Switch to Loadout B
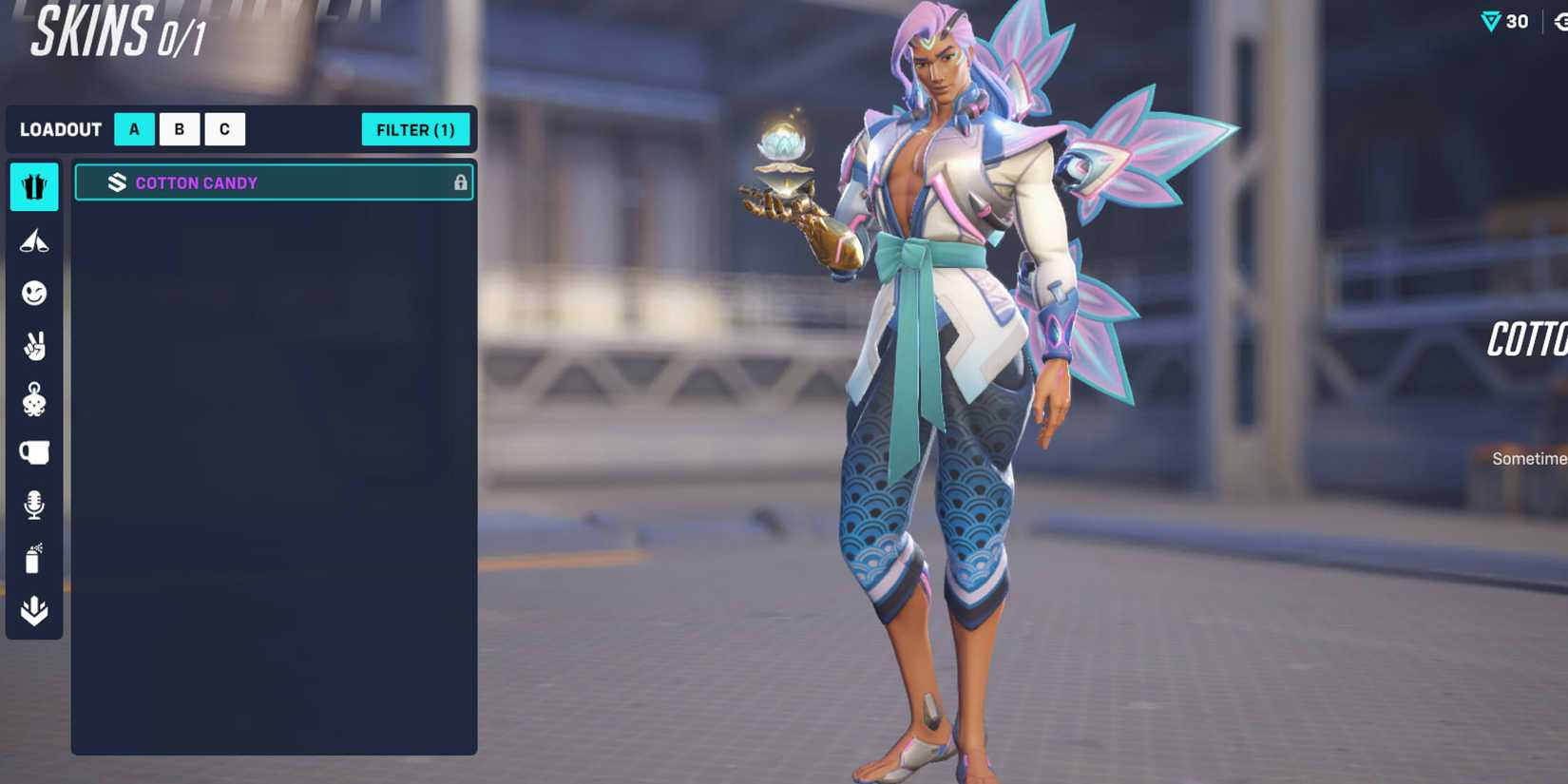 click(179, 129)
